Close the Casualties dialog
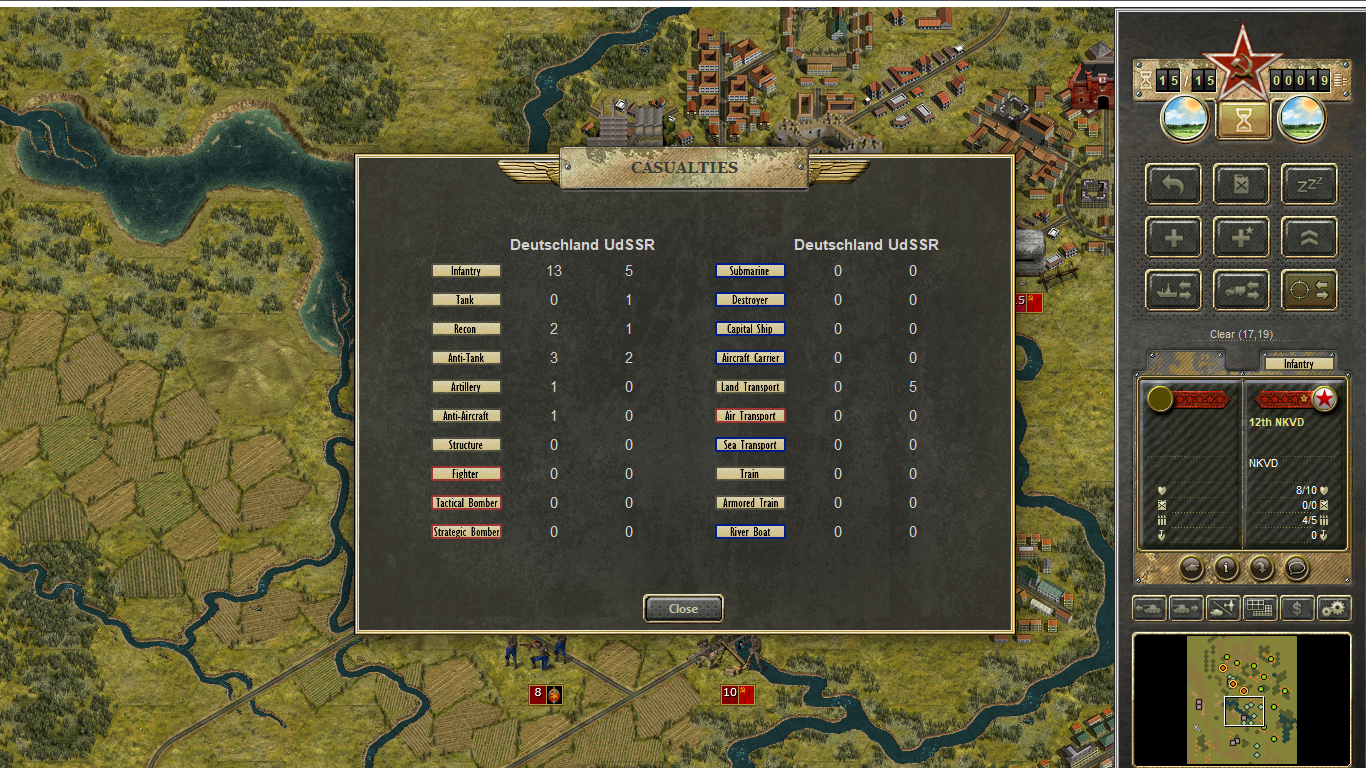The image size is (1366, 768). pyautogui.click(x=683, y=608)
